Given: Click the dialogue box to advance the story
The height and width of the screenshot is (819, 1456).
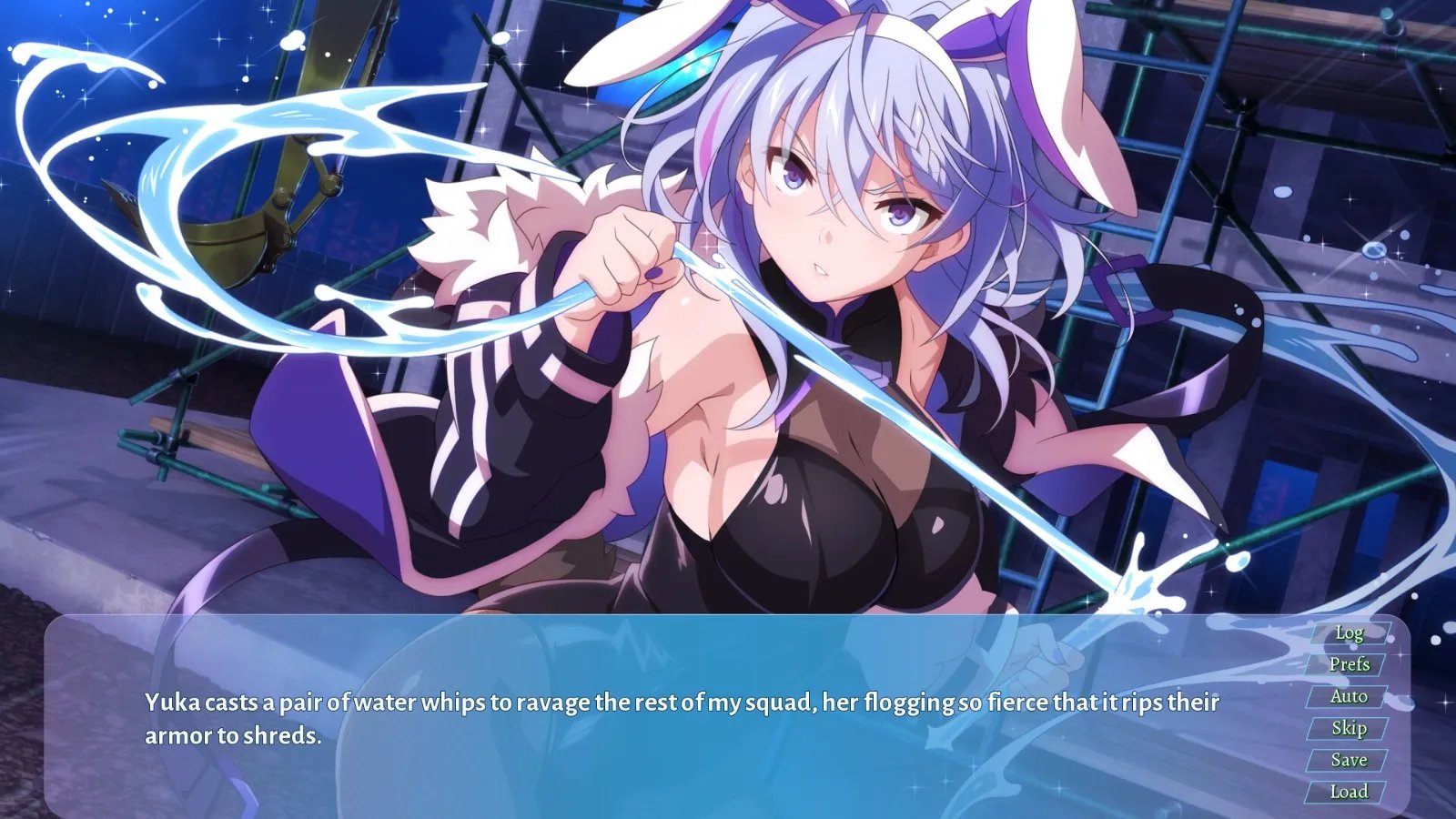Looking at the screenshot, I should [x=637, y=719].
